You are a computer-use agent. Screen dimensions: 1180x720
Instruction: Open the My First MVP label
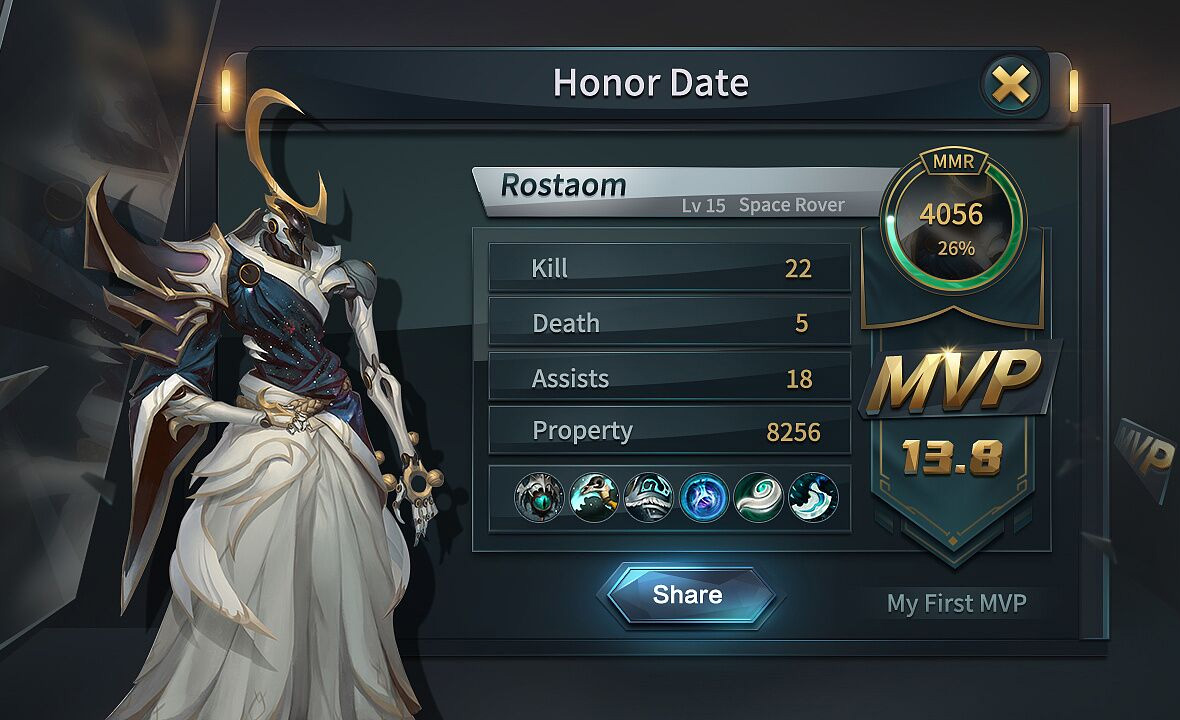pyautogui.click(x=956, y=604)
